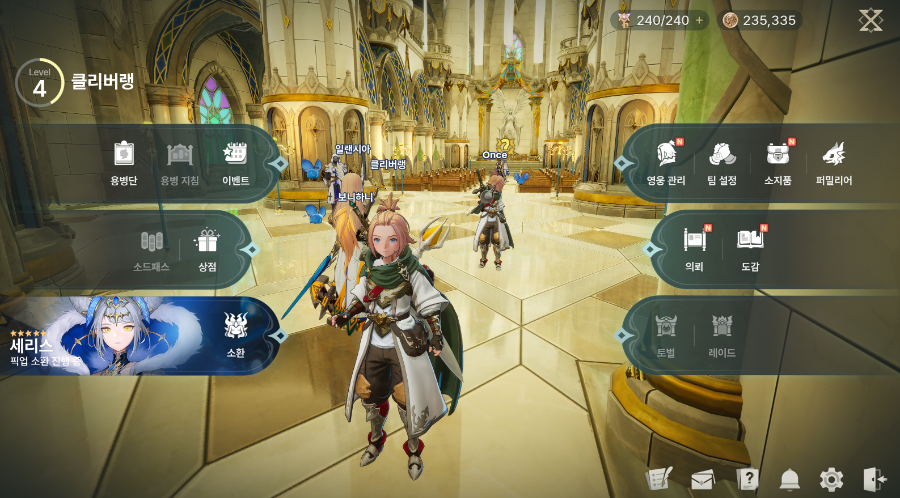This screenshot has width=900, height=498.
Task: Open the 이벤트 event menu
Action: click(x=235, y=161)
